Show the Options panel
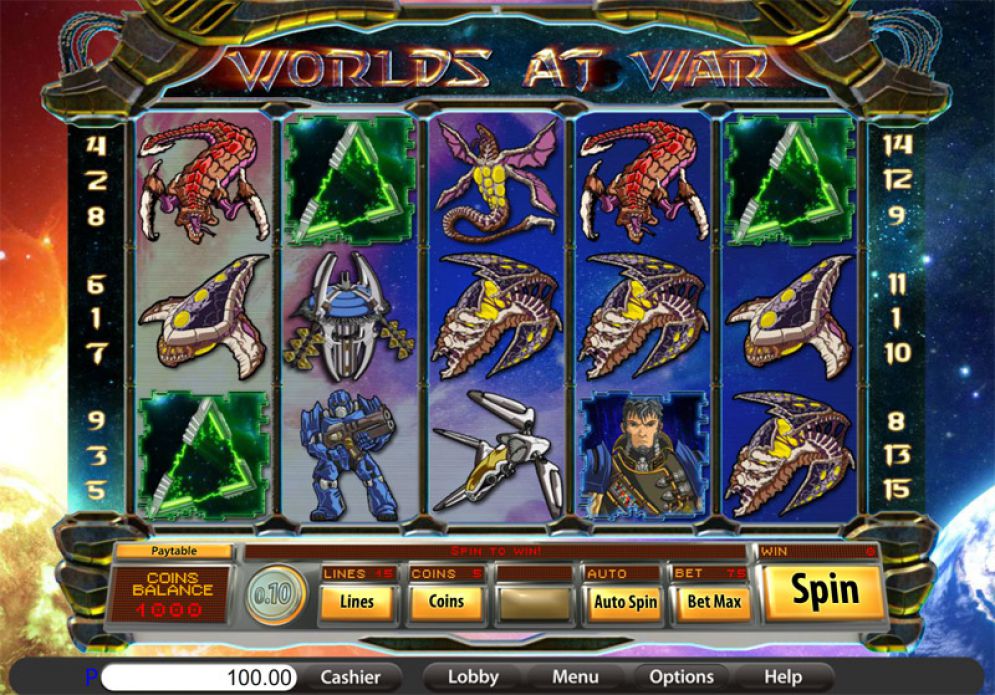Image resolution: width=995 pixels, height=695 pixels. pos(681,677)
